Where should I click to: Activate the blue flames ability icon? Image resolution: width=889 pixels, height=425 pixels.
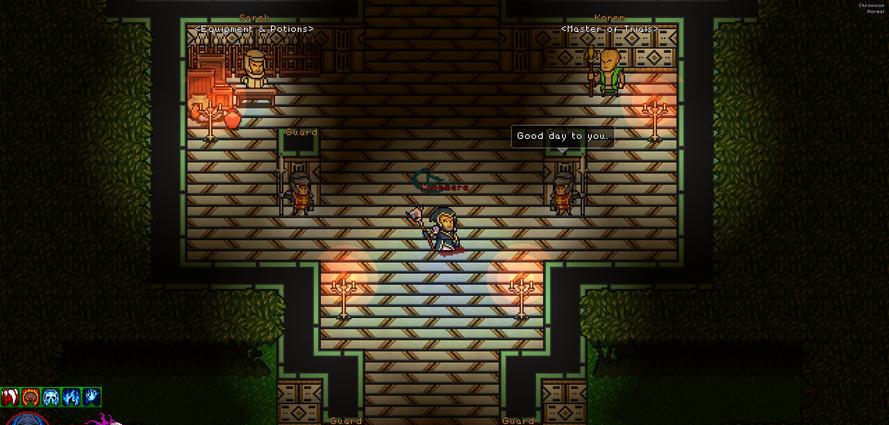point(71,398)
